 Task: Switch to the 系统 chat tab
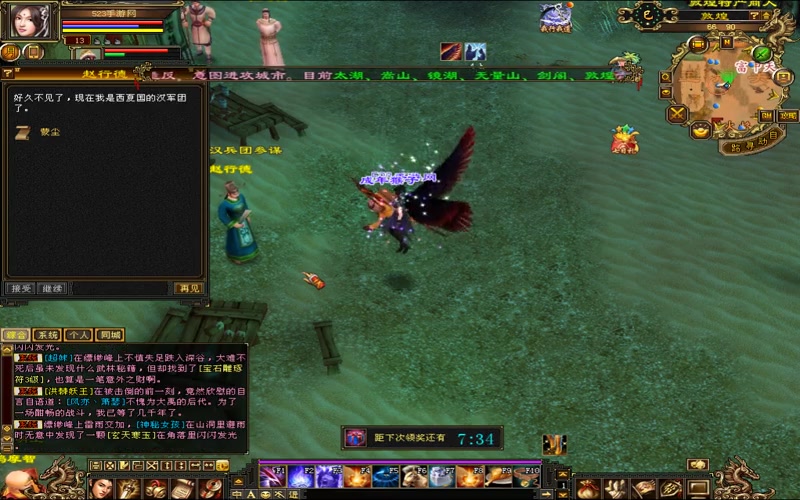pyautogui.click(x=47, y=335)
